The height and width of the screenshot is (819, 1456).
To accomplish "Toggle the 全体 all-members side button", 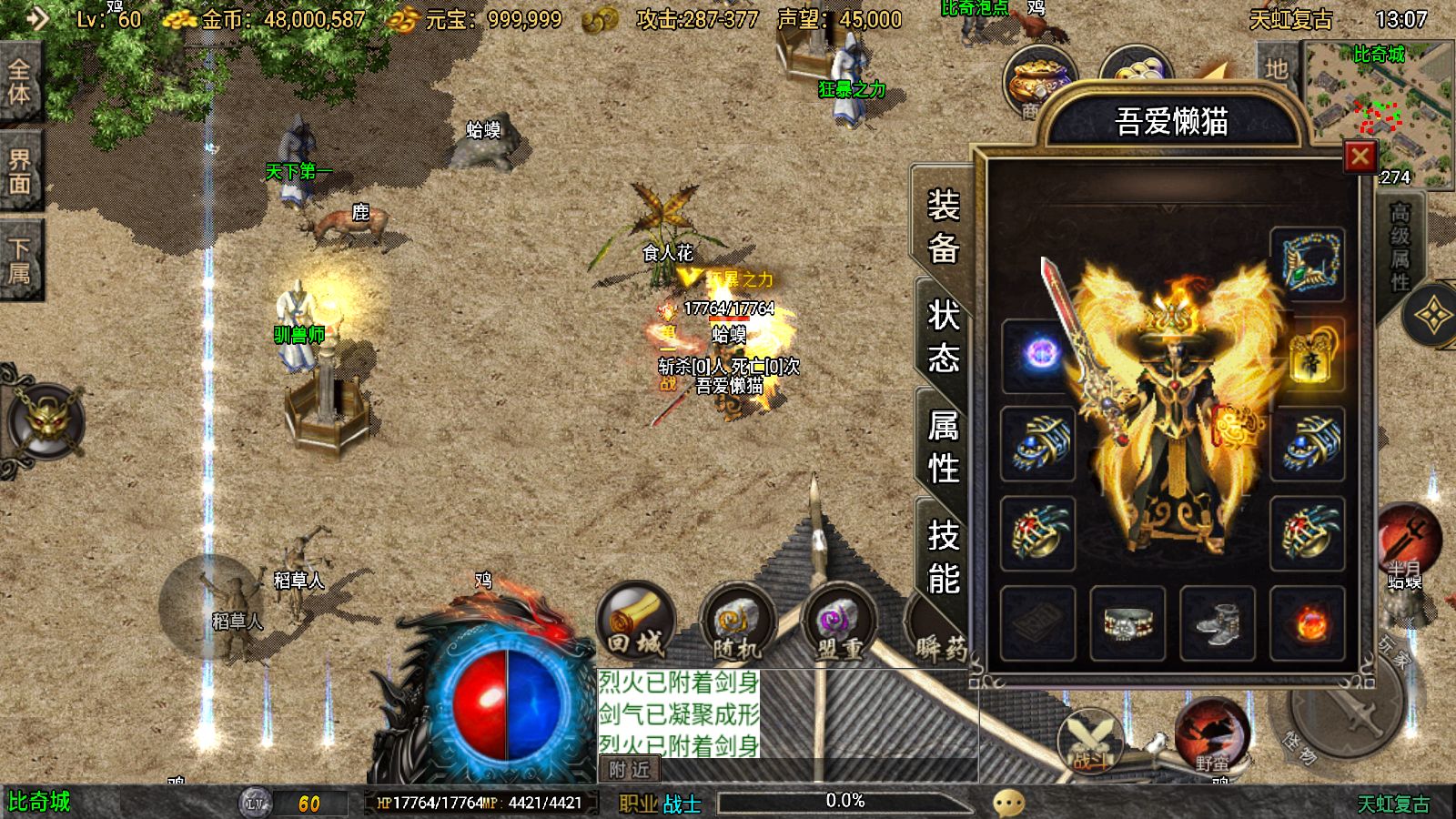I will 20,82.
